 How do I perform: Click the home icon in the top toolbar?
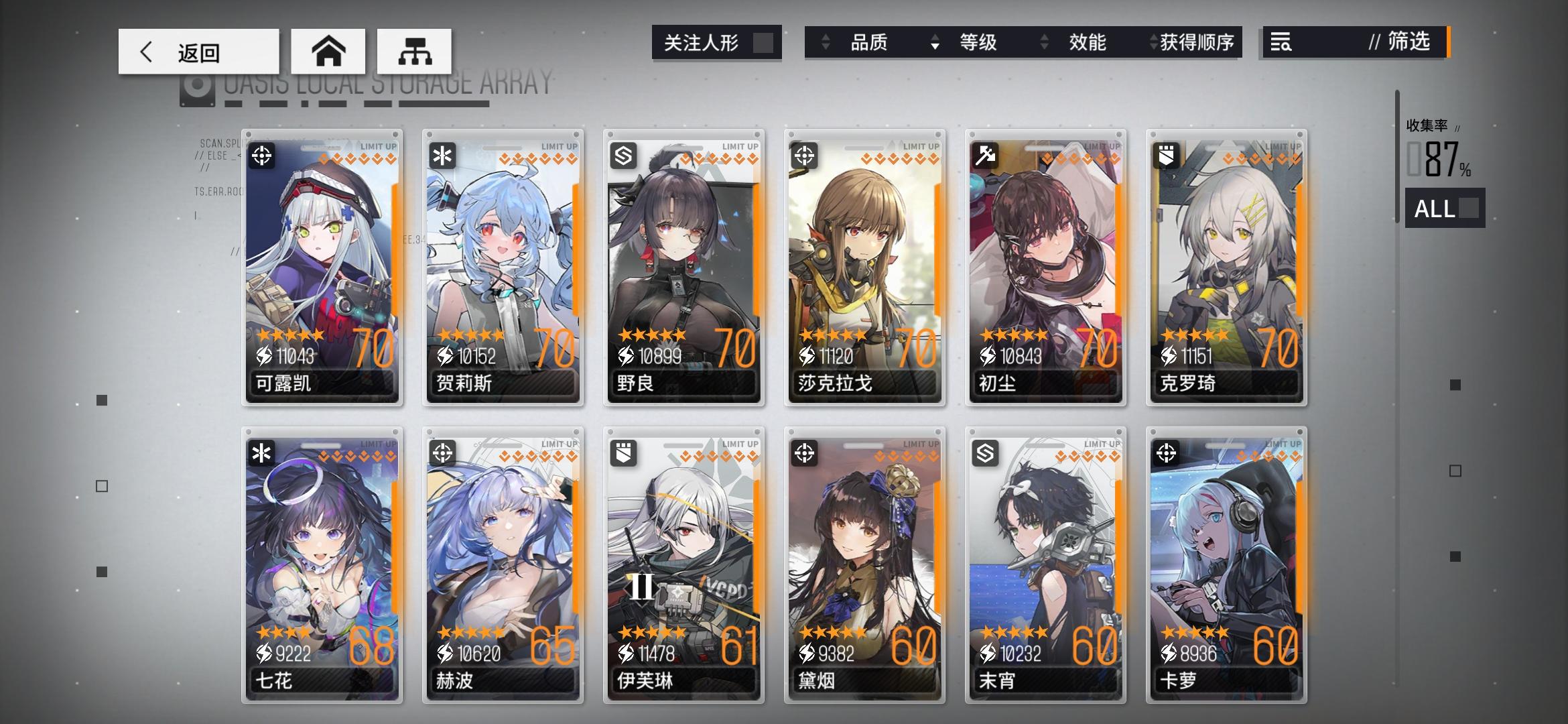tap(328, 50)
